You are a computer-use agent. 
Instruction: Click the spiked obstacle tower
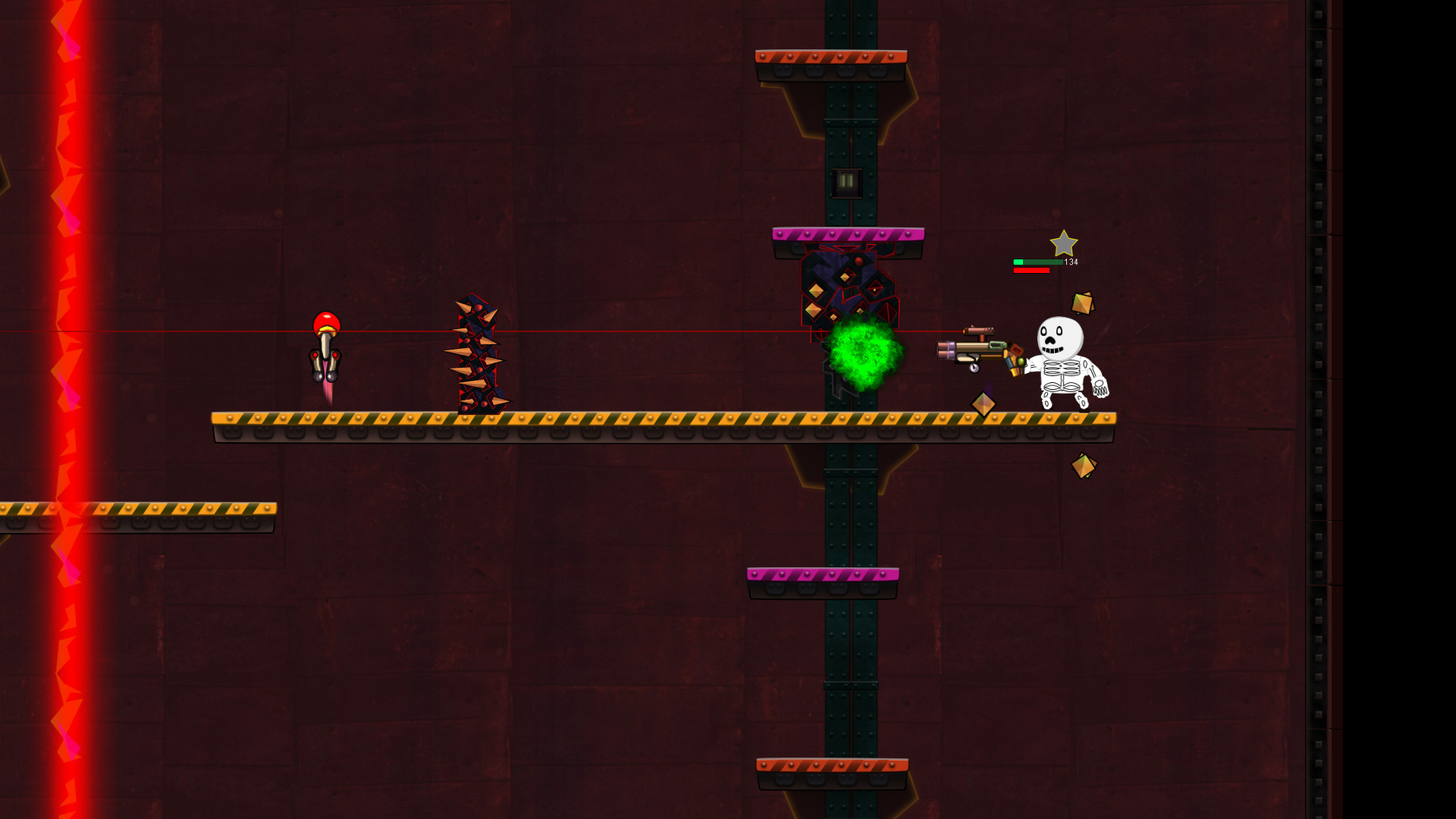coord(476,353)
